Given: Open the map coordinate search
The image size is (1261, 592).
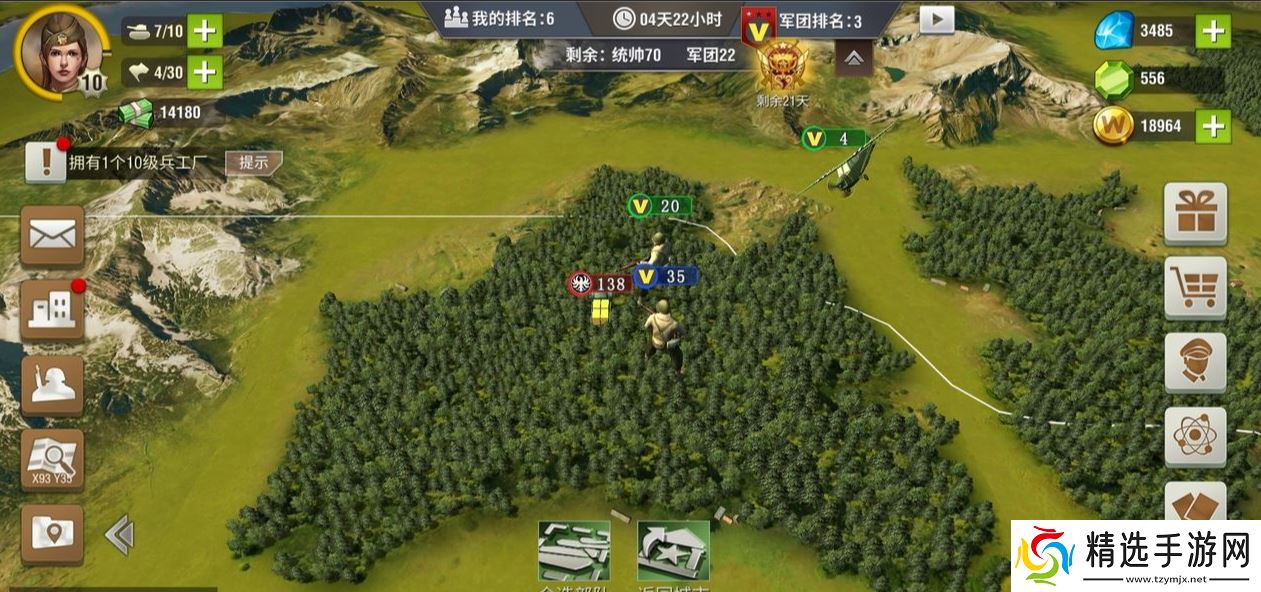Looking at the screenshot, I should [x=52, y=460].
